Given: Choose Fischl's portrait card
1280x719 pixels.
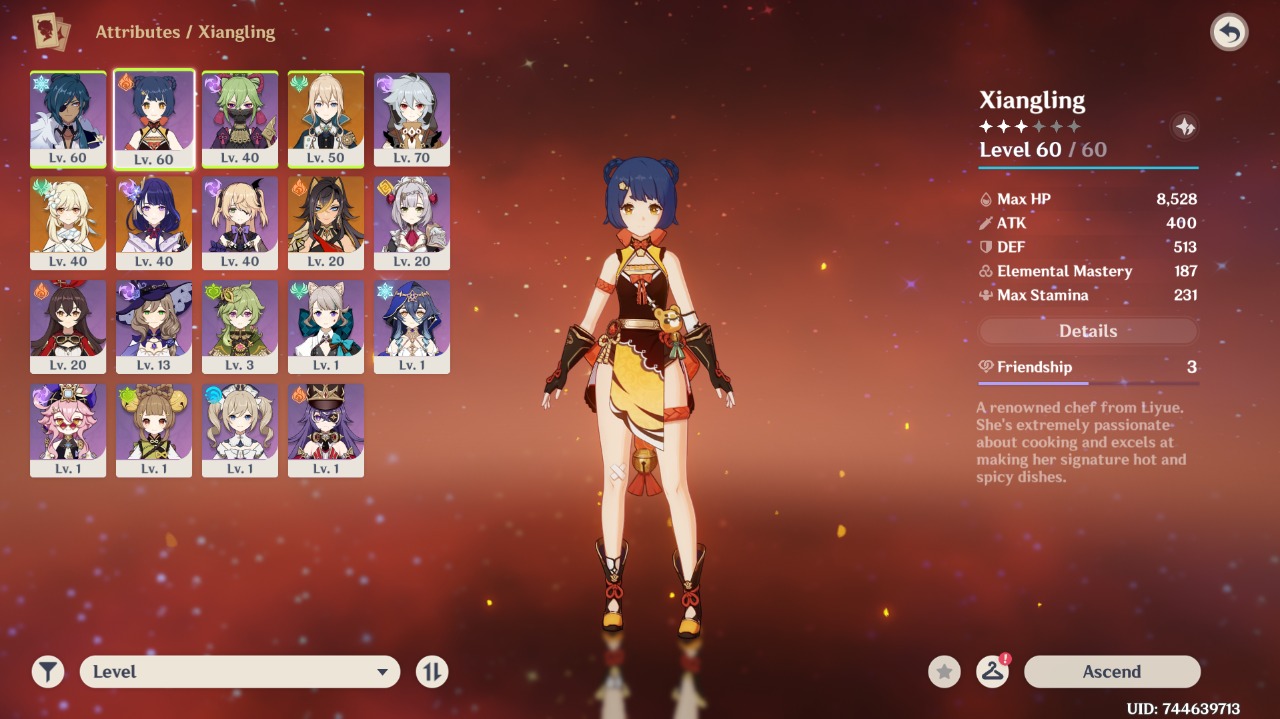Looking at the screenshot, I should [x=240, y=222].
